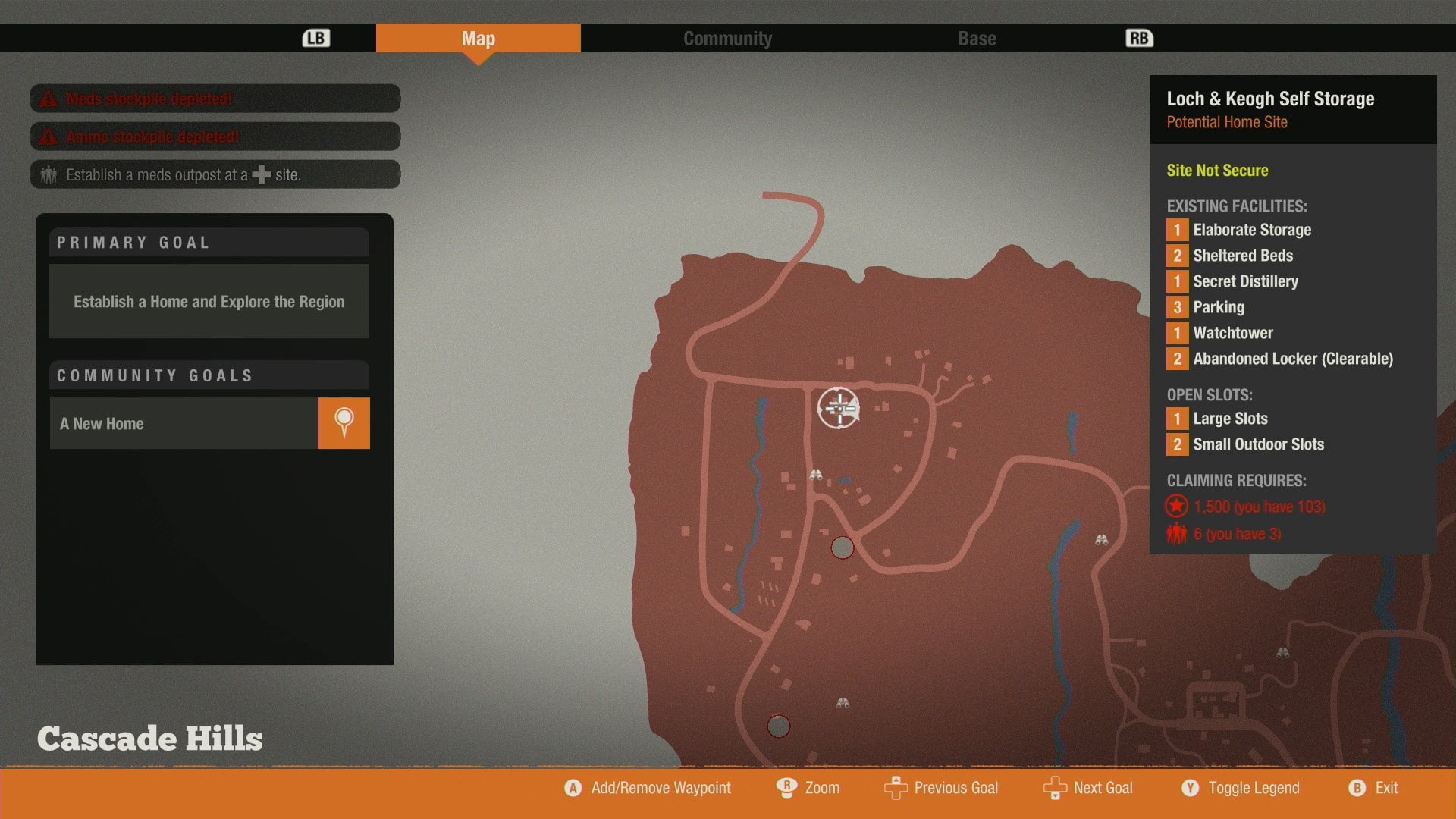Select the Loch & Keogh home site marker

click(838, 408)
